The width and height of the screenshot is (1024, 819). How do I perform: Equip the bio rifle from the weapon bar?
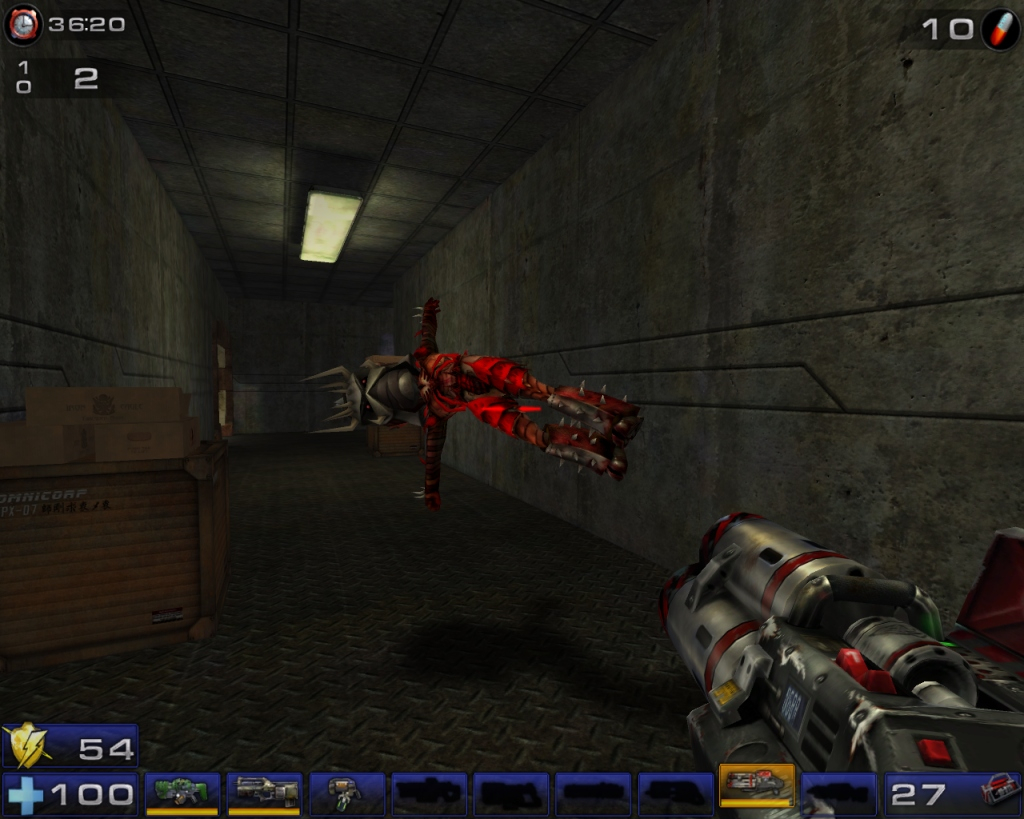(x=346, y=792)
